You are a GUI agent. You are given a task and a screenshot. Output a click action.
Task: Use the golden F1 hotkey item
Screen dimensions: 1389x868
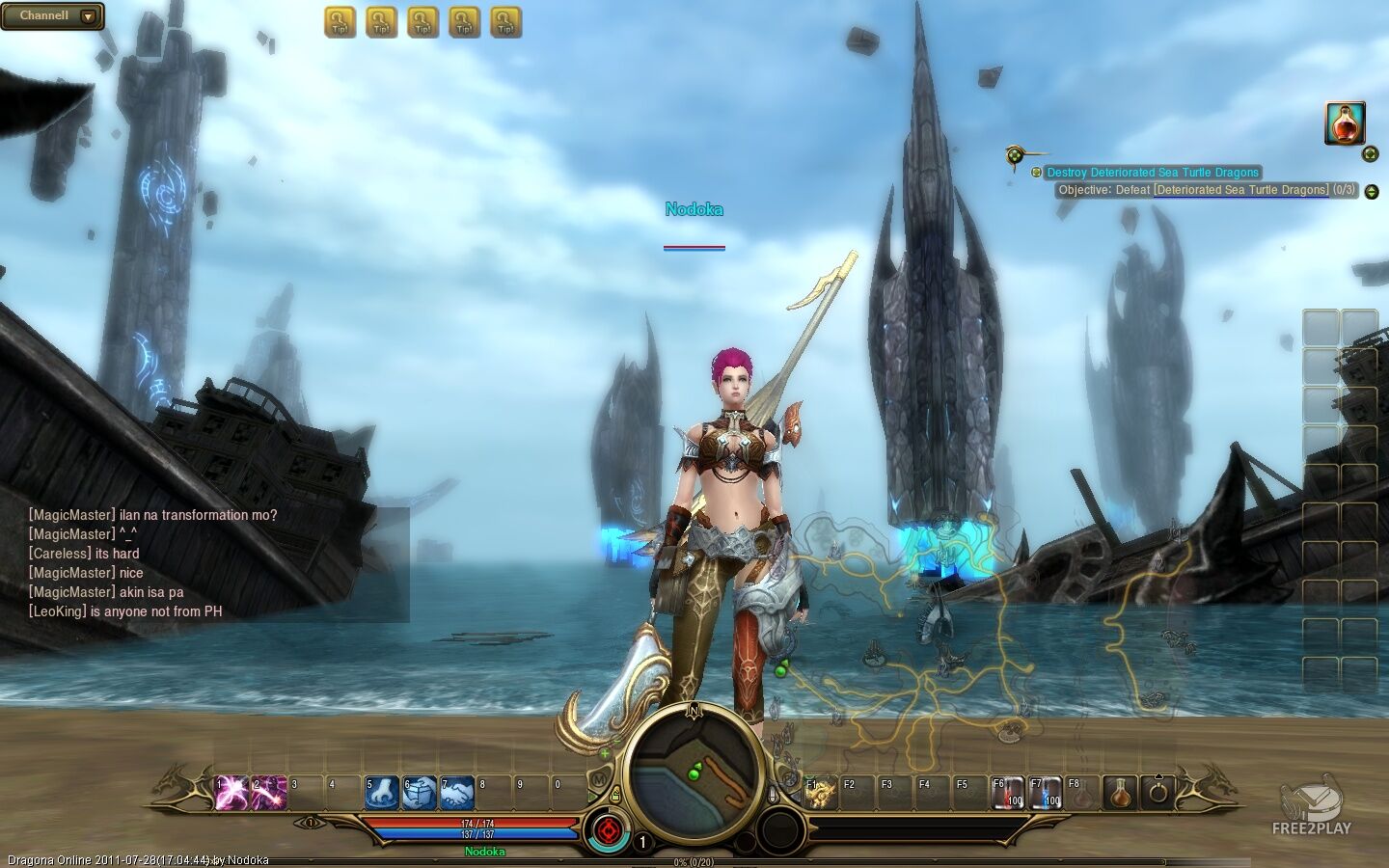pyautogui.click(x=821, y=793)
